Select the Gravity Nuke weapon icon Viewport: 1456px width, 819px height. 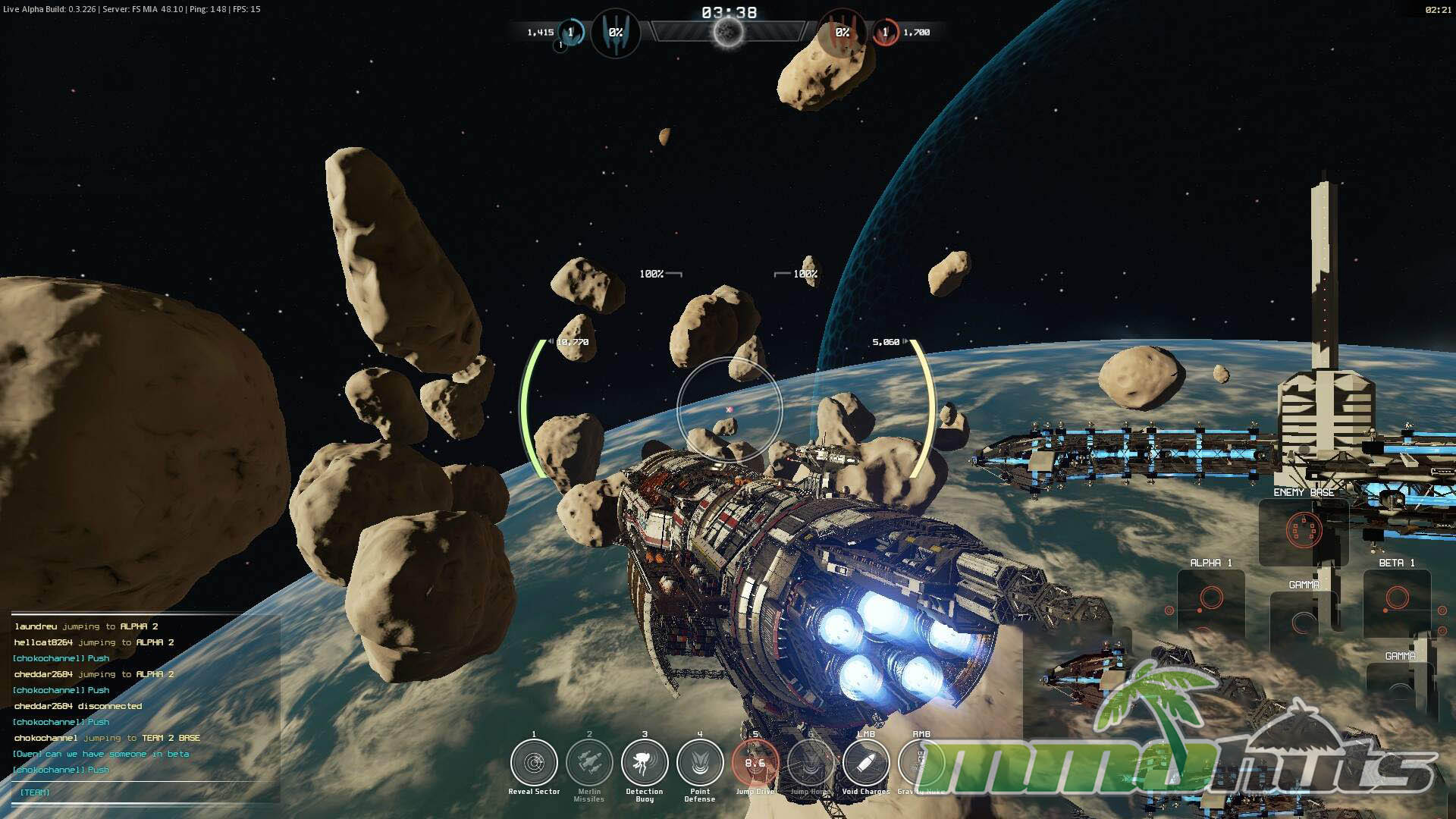point(920,763)
